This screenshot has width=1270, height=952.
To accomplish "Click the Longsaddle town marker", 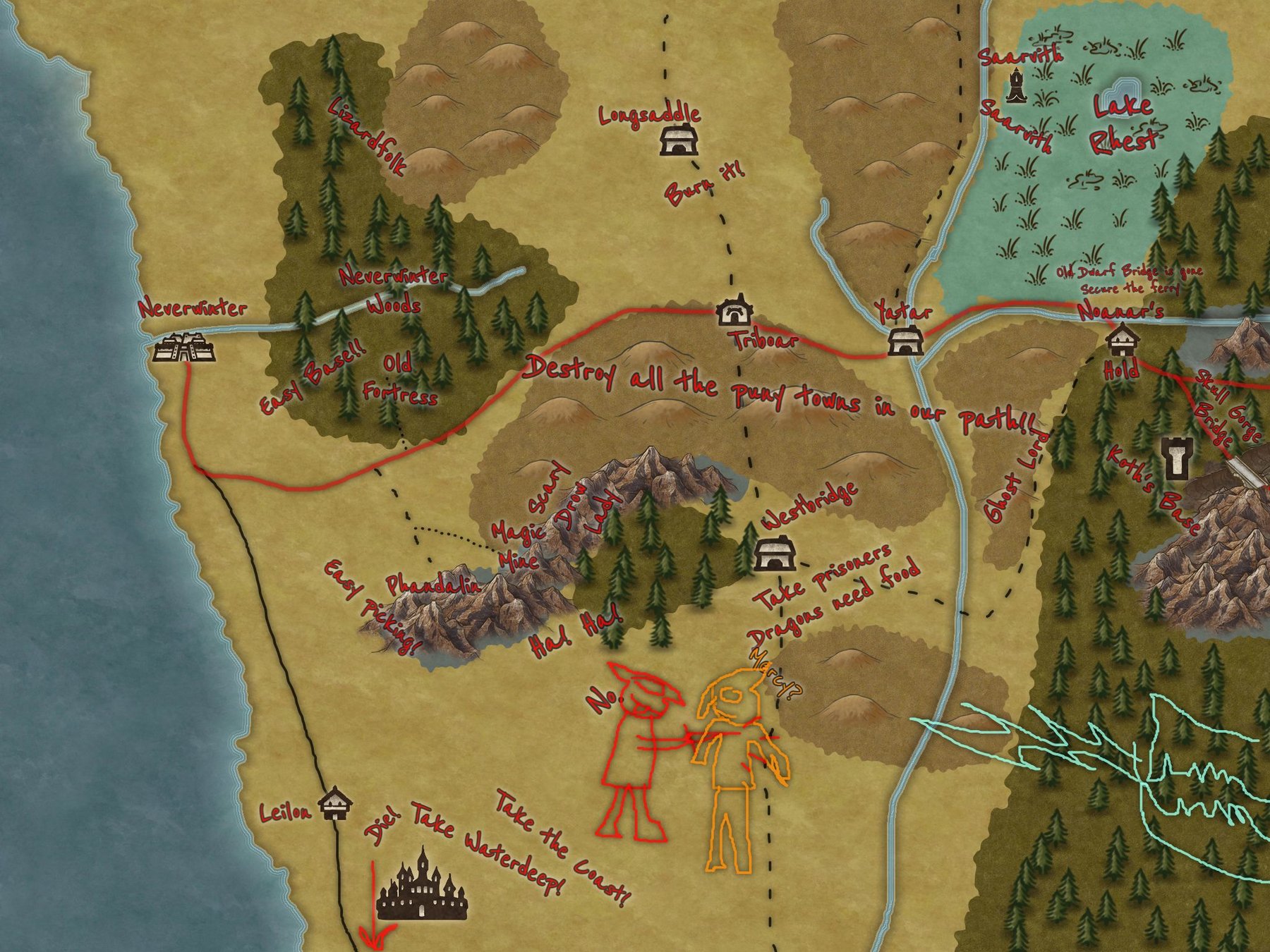I will coord(679,140).
